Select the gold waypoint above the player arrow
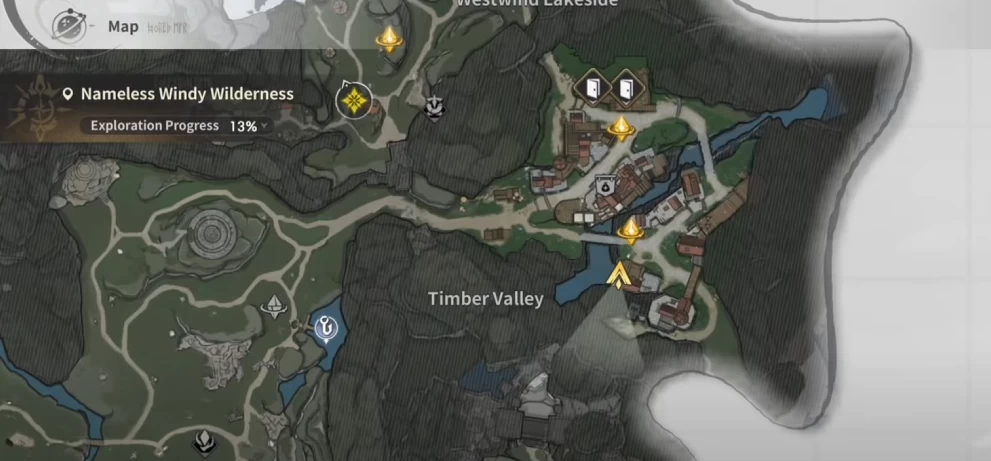991x461 pixels. 630,232
